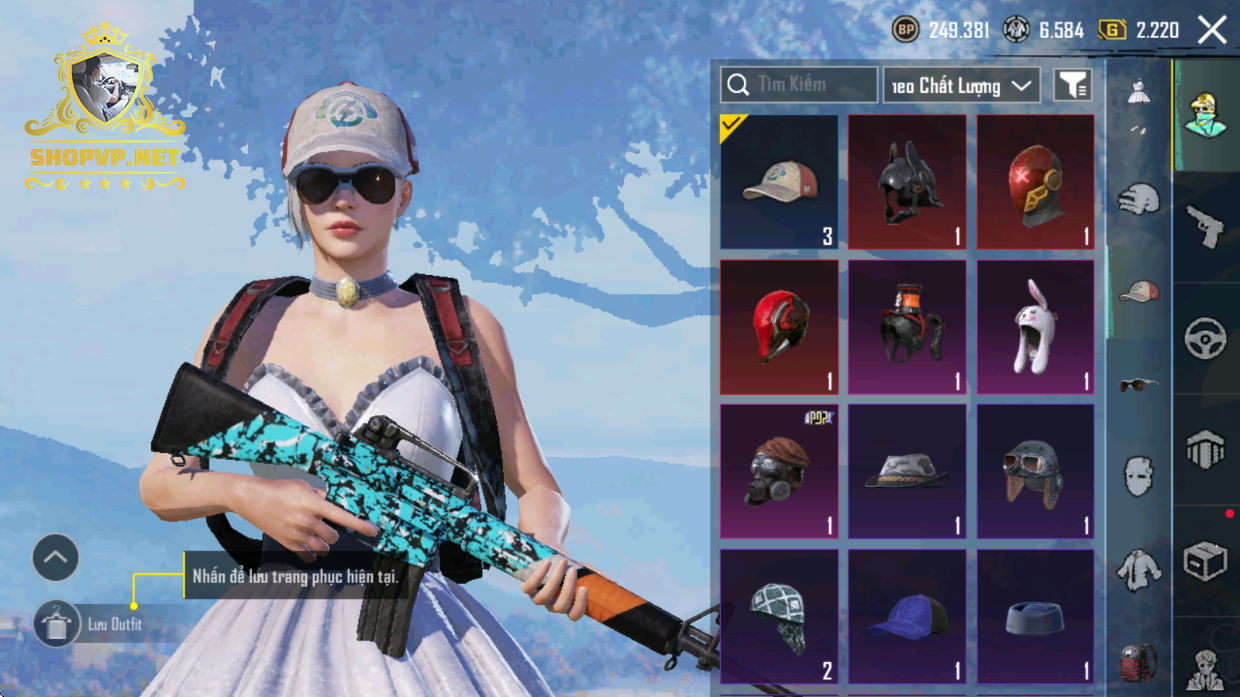This screenshot has width=1240, height=697.
Task: Select the blue baseball cap
Action: click(x=907, y=616)
